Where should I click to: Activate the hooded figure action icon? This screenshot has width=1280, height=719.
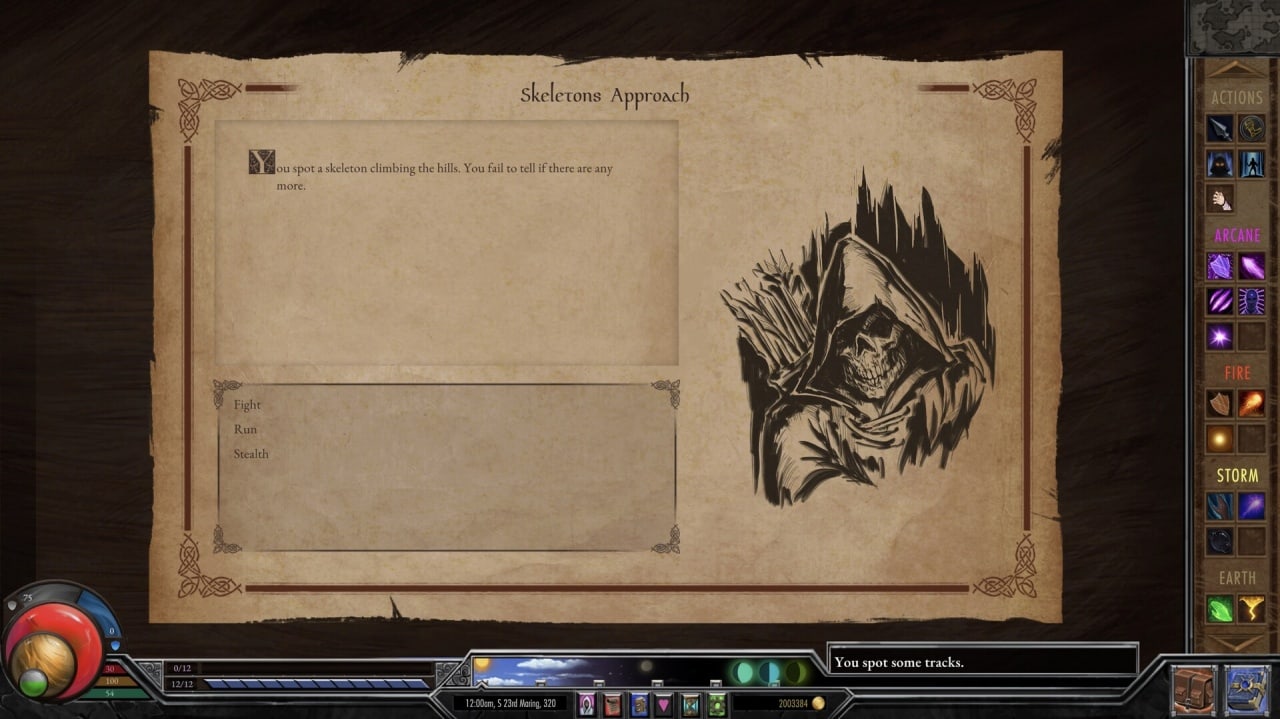1219,163
